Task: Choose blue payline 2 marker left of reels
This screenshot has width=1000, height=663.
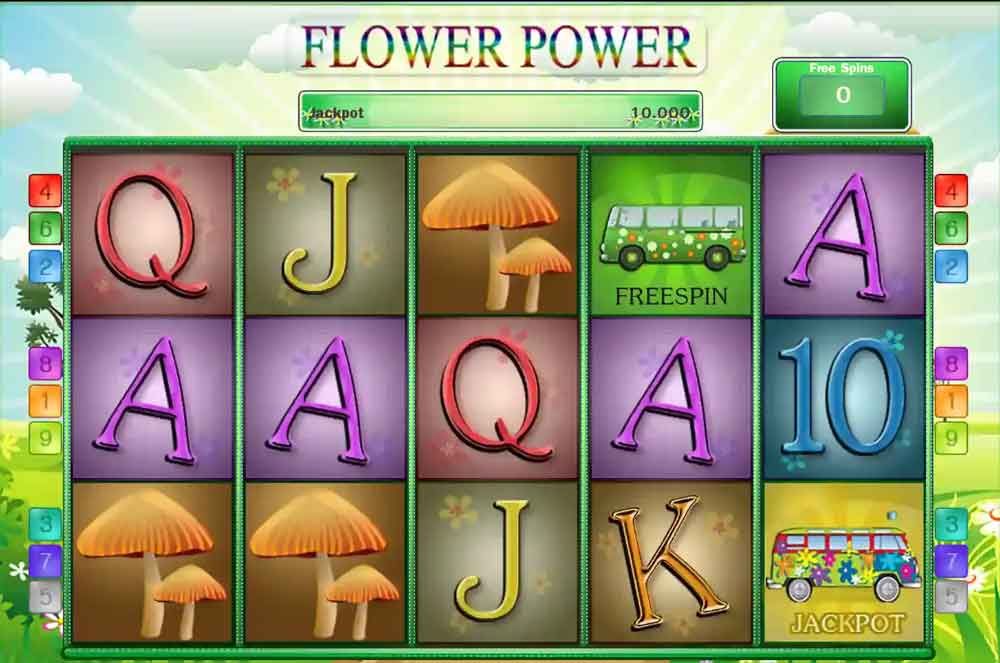Action: 45,266
